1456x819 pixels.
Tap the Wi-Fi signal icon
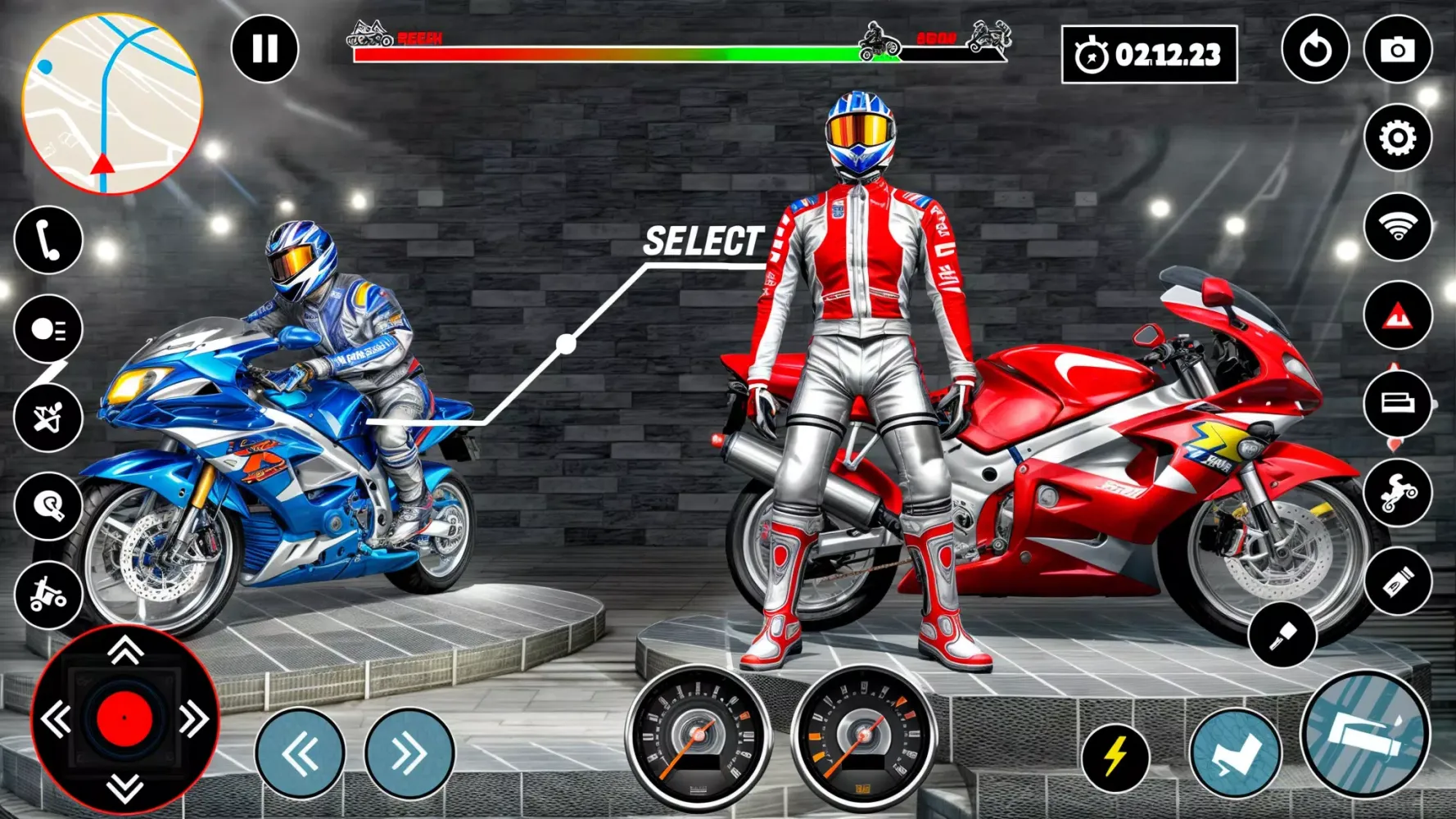1397,227
